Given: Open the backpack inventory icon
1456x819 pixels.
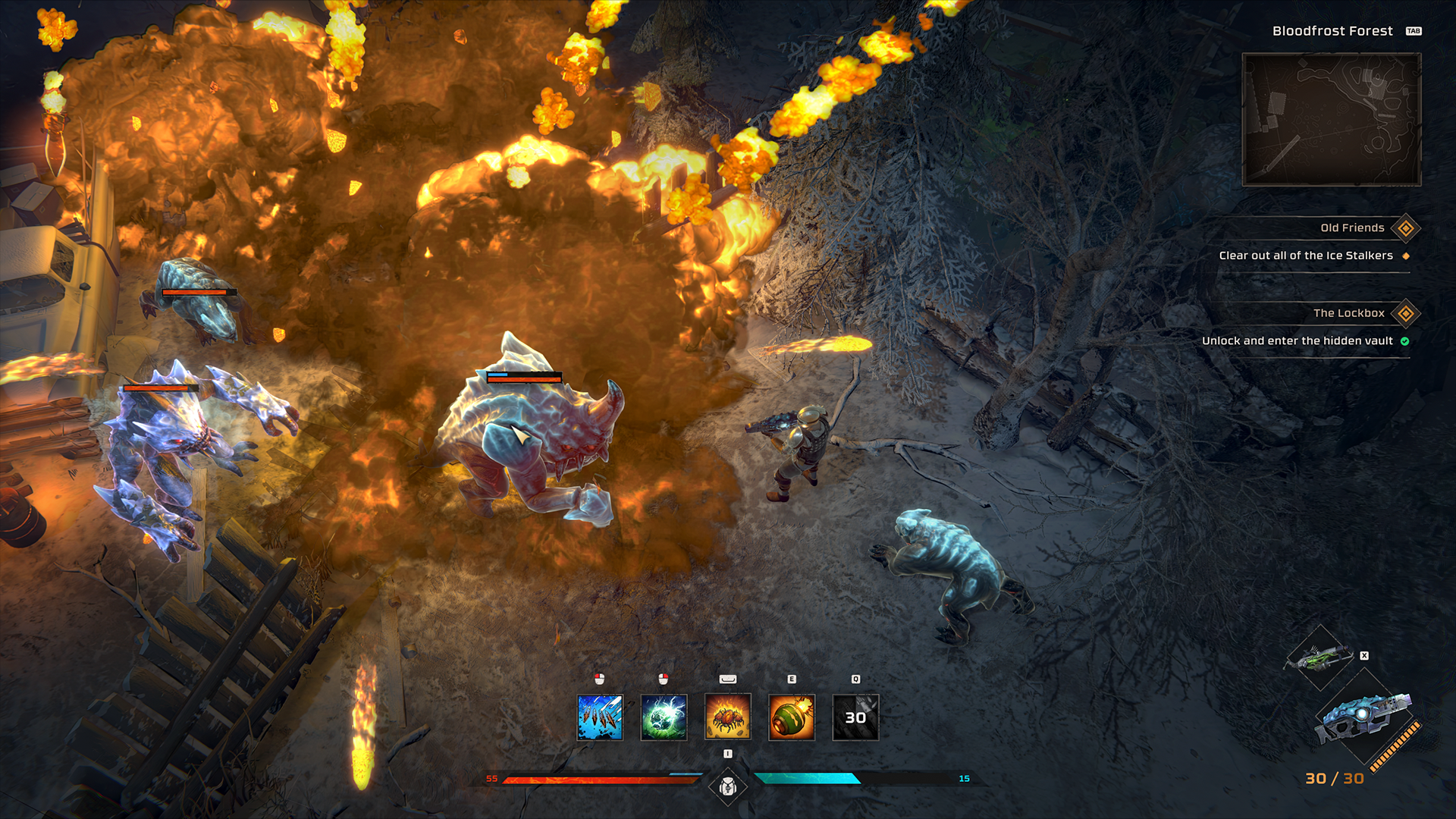Looking at the screenshot, I should click(728, 787).
